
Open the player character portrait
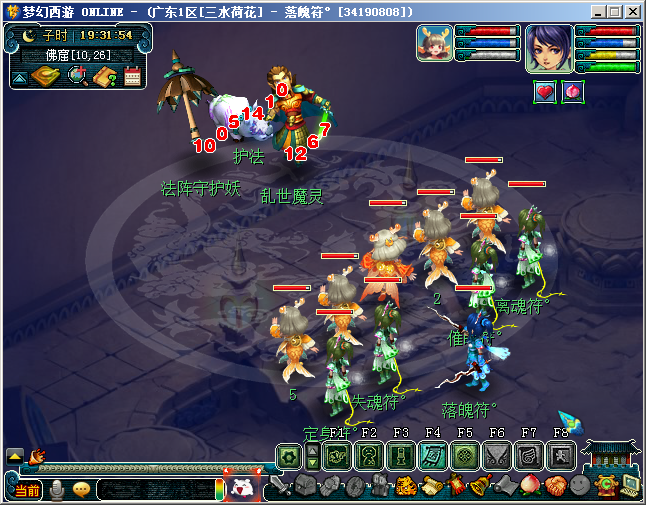pos(549,48)
